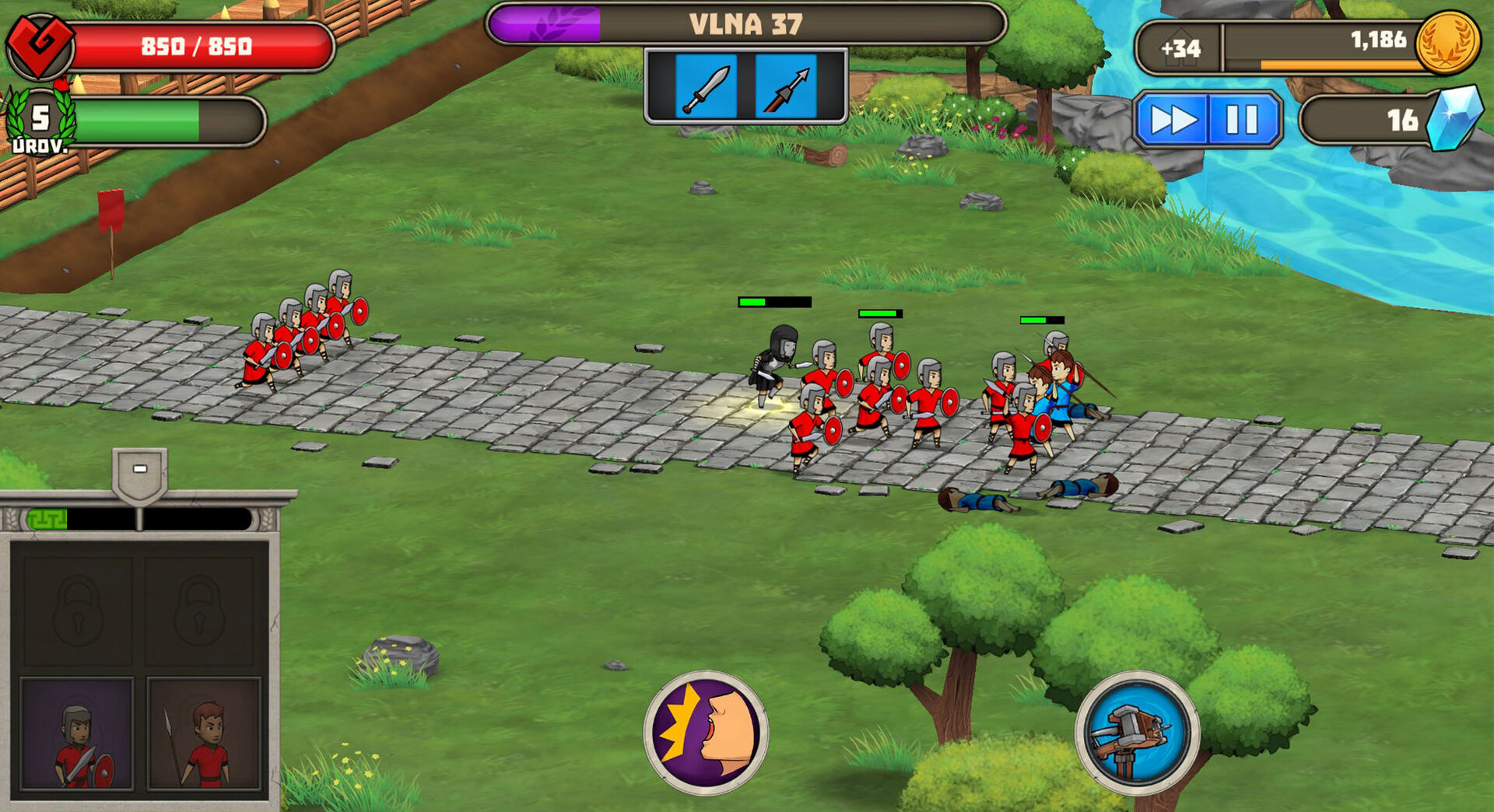
Task: Select the sword upgrade icon
Action: click(x=706, y=86)
